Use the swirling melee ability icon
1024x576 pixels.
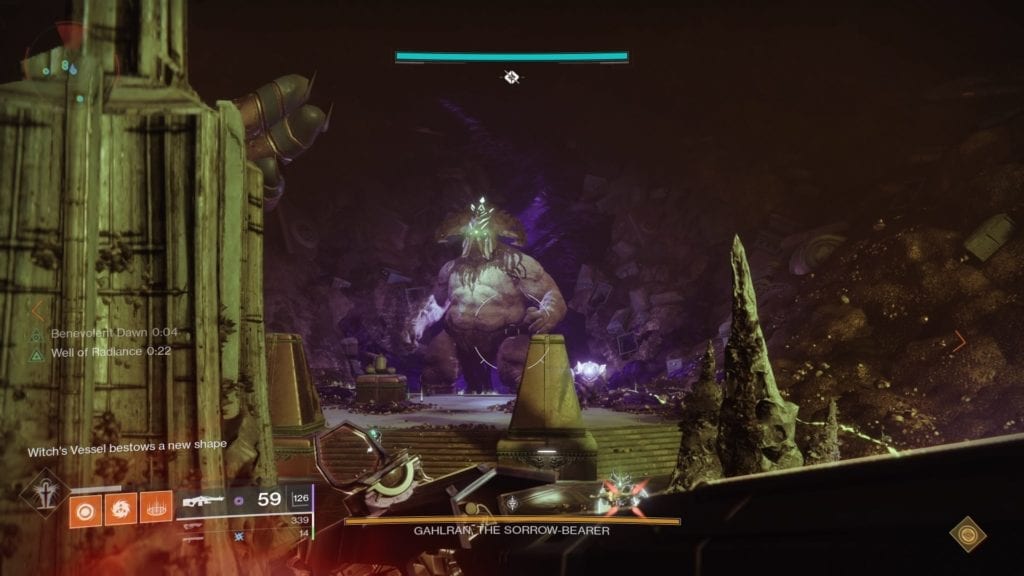(118, 508)
